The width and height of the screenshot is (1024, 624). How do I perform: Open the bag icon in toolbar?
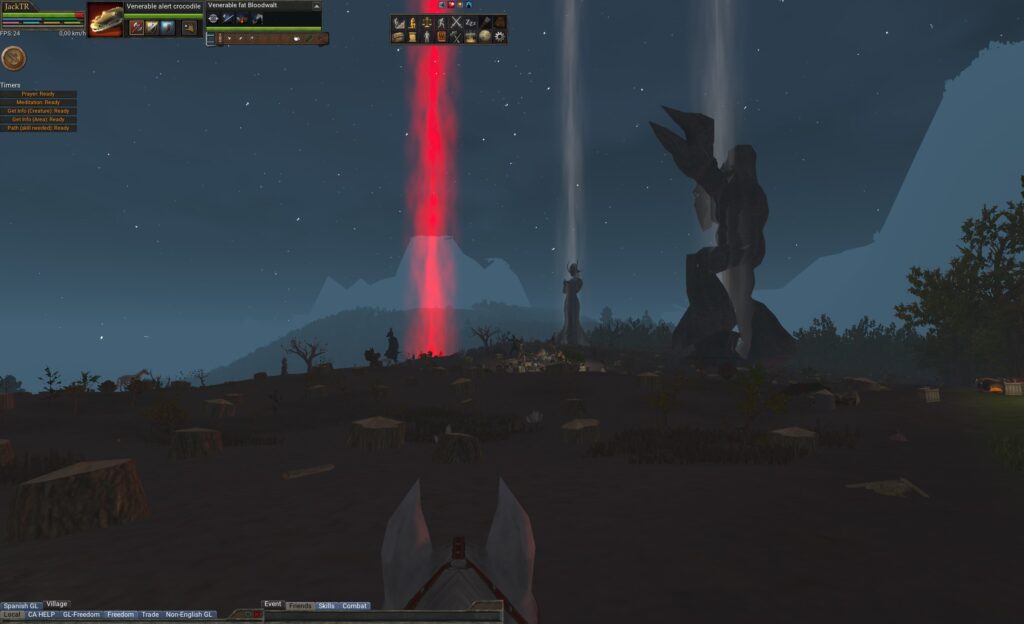(499, 22)
